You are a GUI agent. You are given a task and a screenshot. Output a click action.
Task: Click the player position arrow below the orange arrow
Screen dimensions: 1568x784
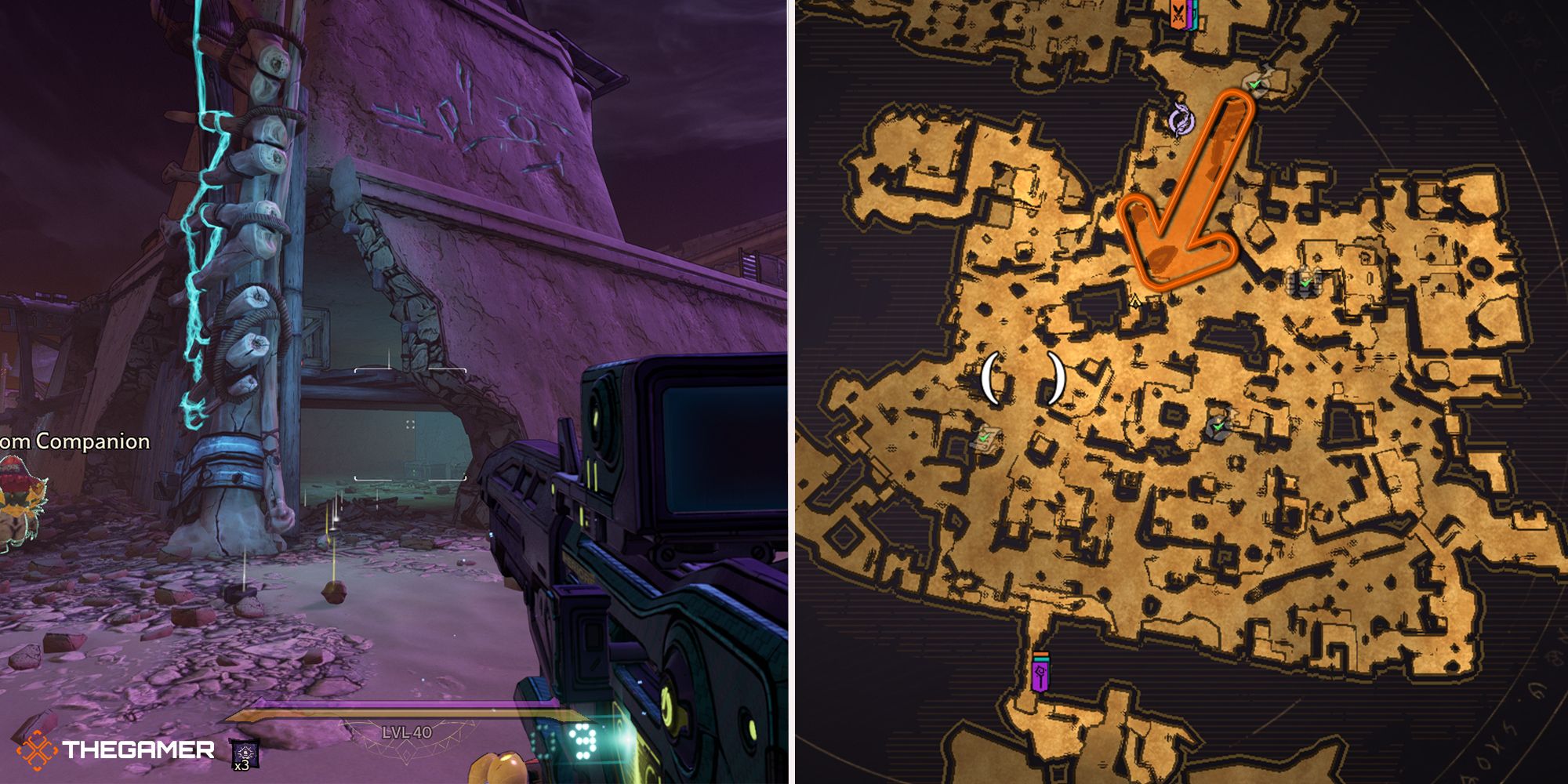click(1135, 302)
